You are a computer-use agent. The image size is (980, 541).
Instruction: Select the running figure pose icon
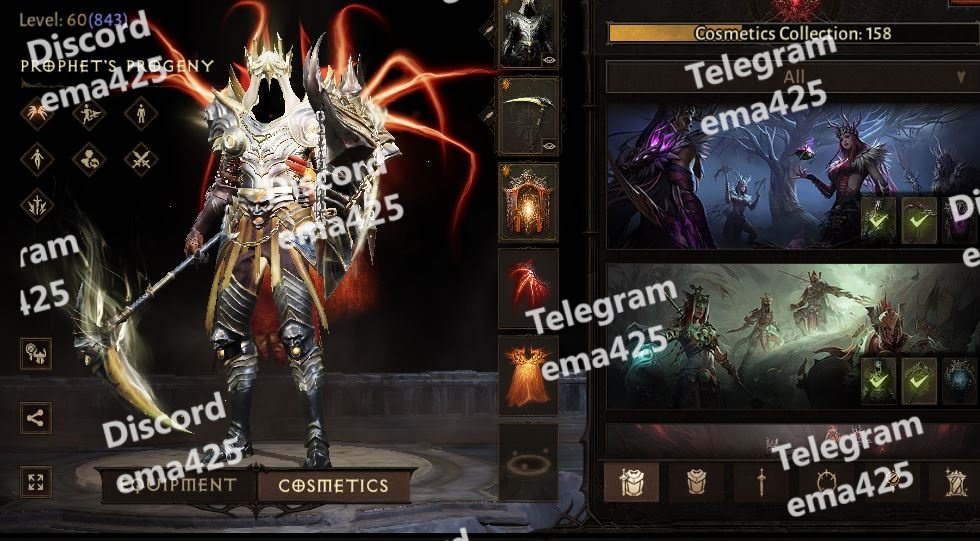click(x=89, y=112)
